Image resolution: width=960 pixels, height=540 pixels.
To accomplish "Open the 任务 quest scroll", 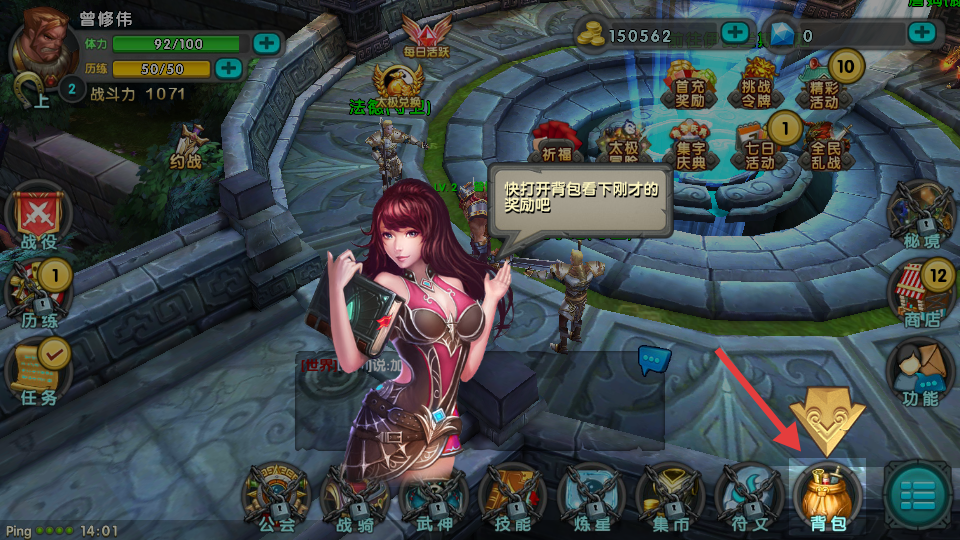I will coord(38,367).
